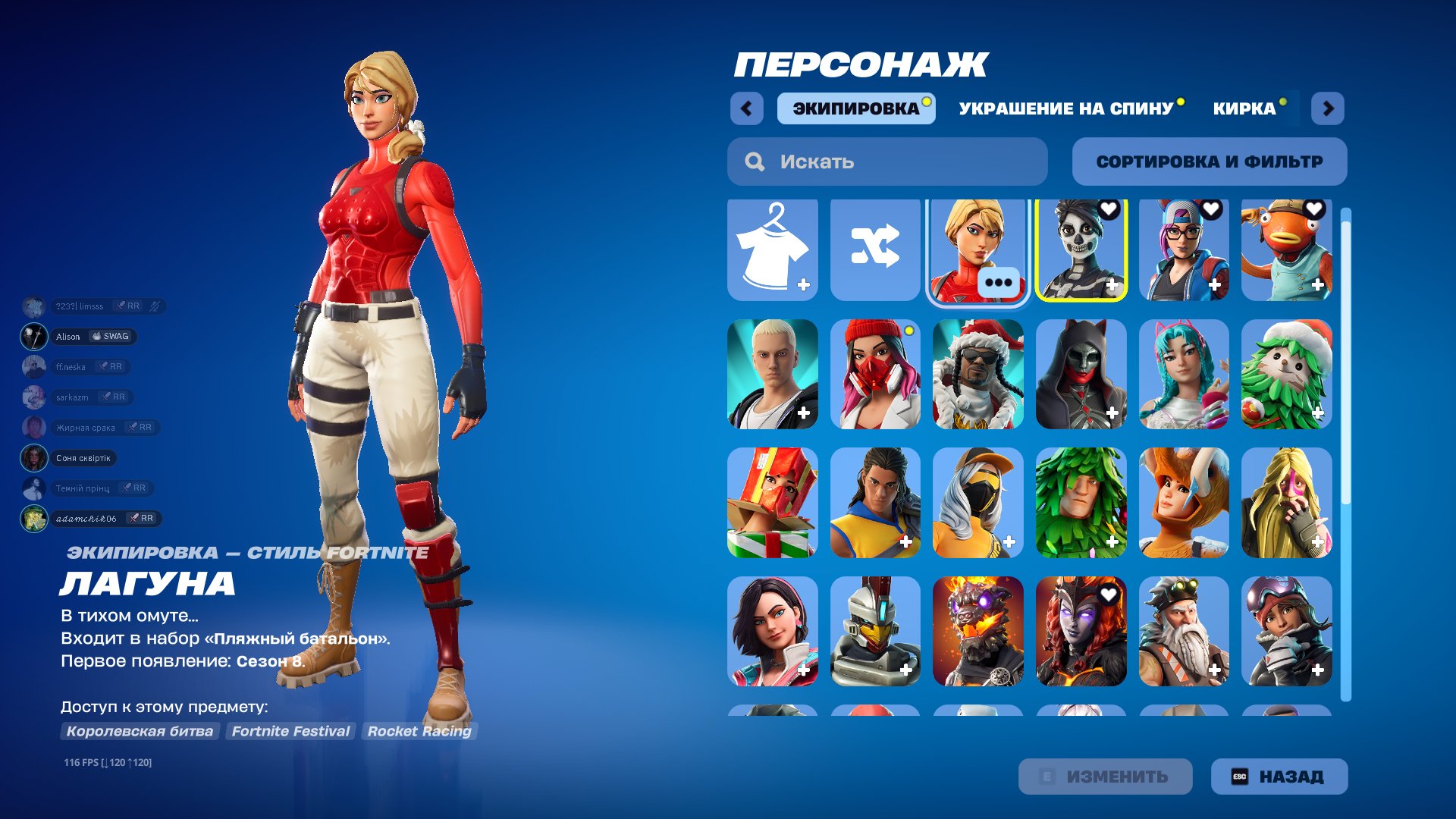Select the skull-faced skeleton outfit
This screenshot has height=819, width=1456.
[x=1081, y=249]
